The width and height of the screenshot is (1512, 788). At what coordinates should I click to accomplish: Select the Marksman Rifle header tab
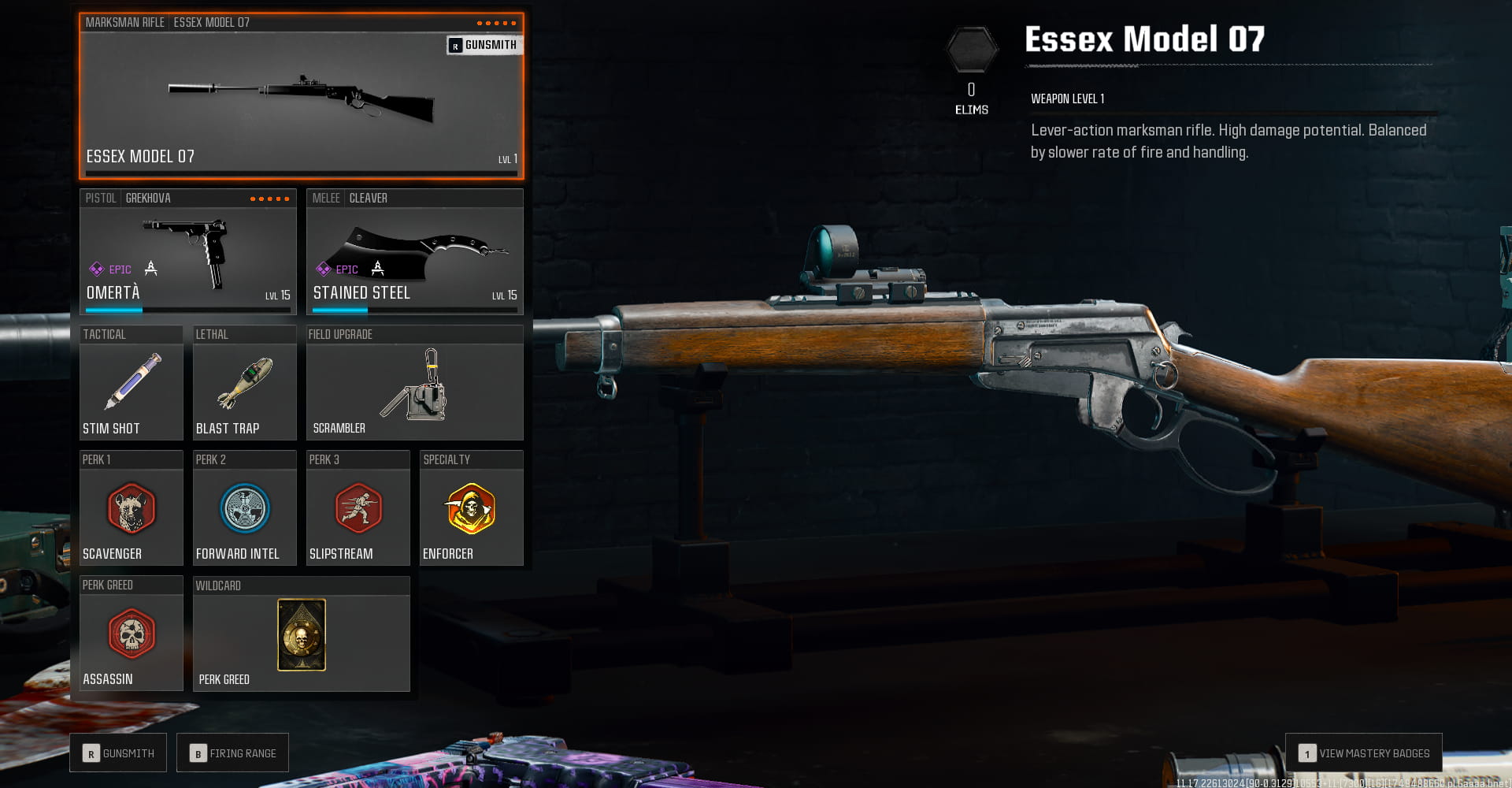[x=125, y=22]
